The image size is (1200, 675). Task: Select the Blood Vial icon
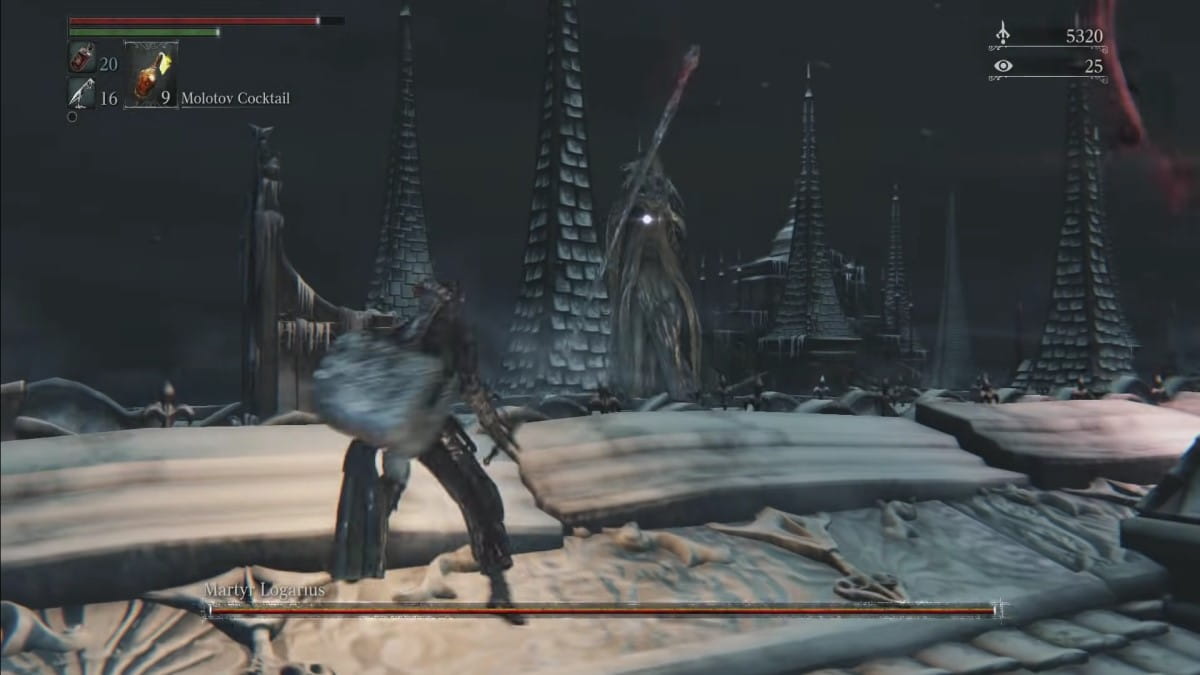pyautogui.click(x=81, y=58)
